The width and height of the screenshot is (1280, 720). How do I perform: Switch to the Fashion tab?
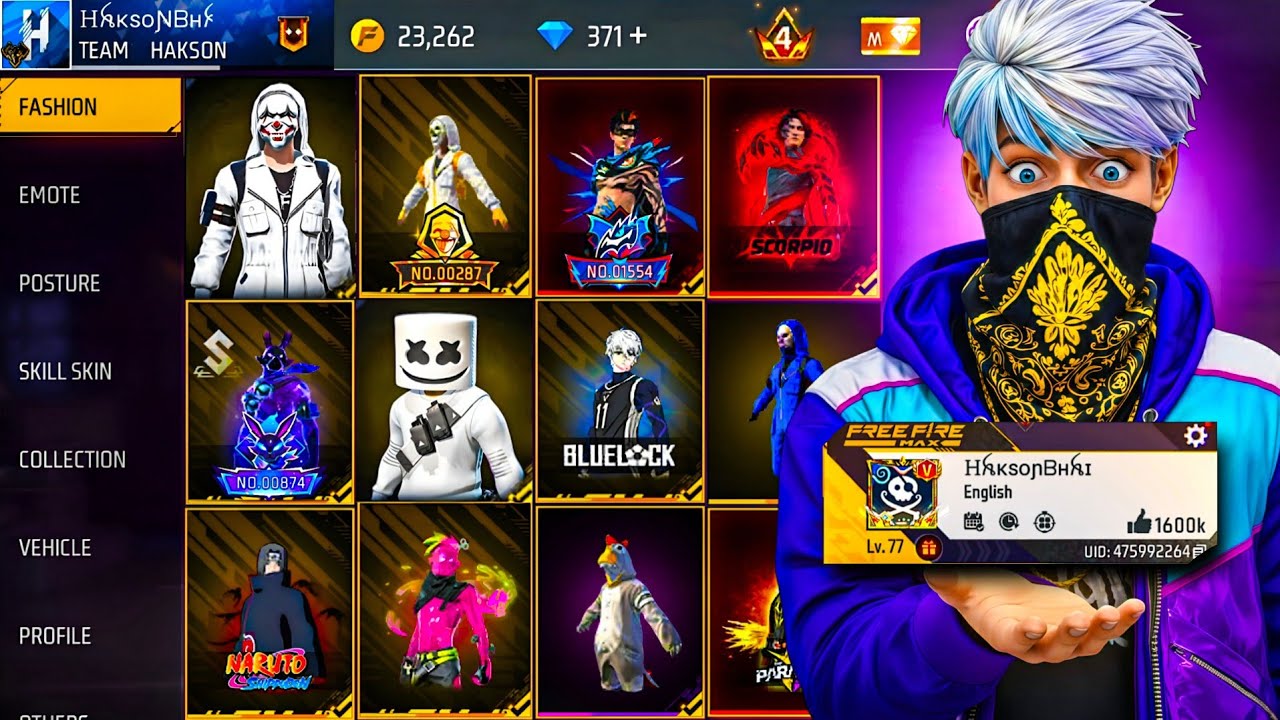tap(90, 107)
